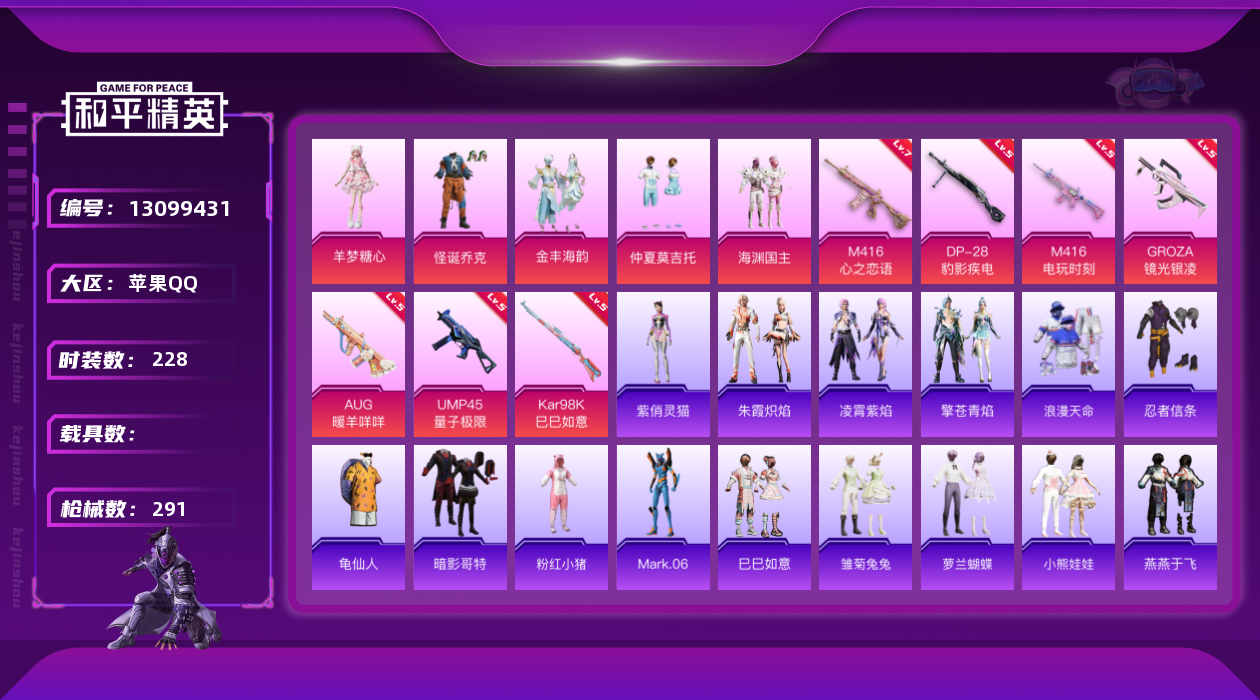Select the 羊梦糖心 outfit card

tap(358, 211)
